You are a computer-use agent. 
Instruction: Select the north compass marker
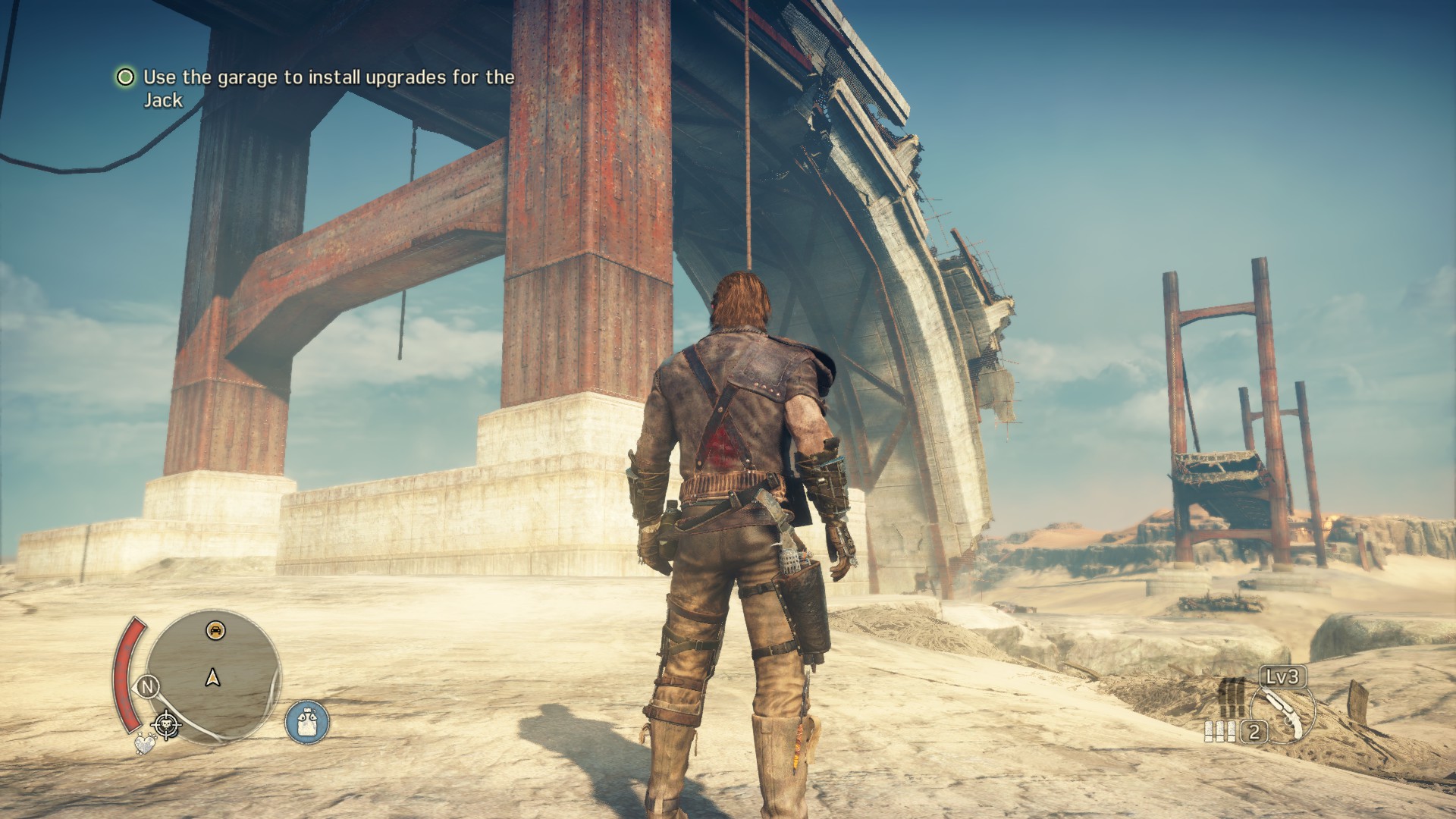149,688
